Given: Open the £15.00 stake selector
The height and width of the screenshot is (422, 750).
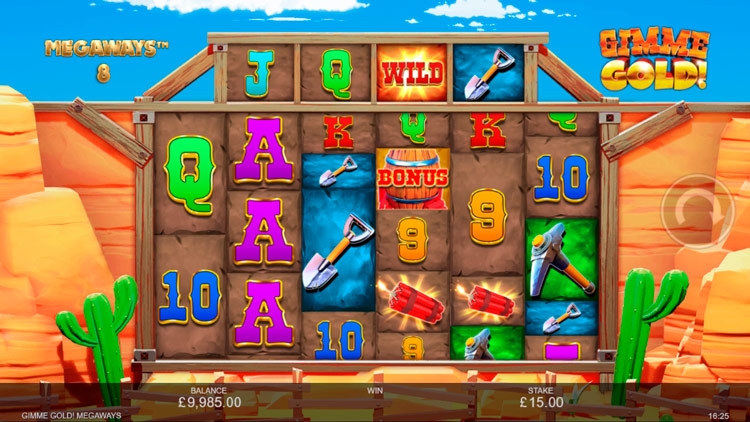Looking at the screenshot, I should [539, 401].
